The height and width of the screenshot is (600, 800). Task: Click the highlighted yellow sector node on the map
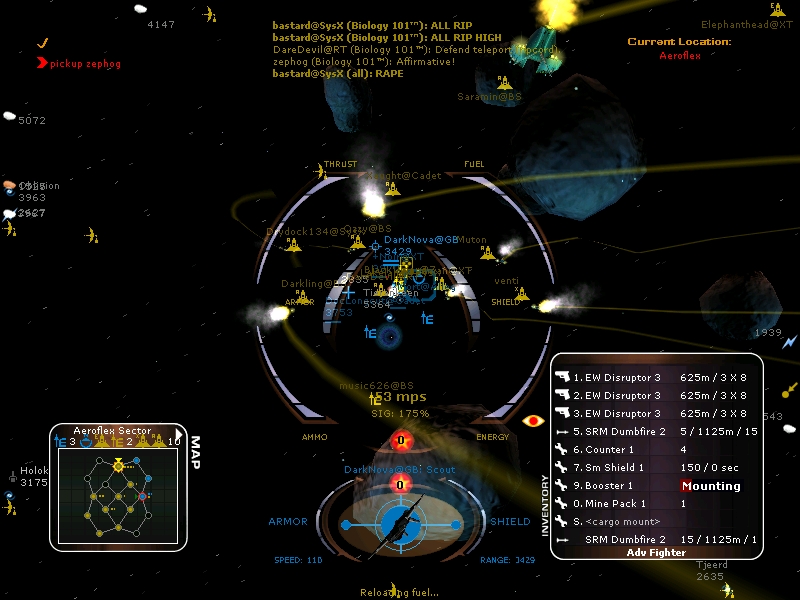[x=118, y=465]
